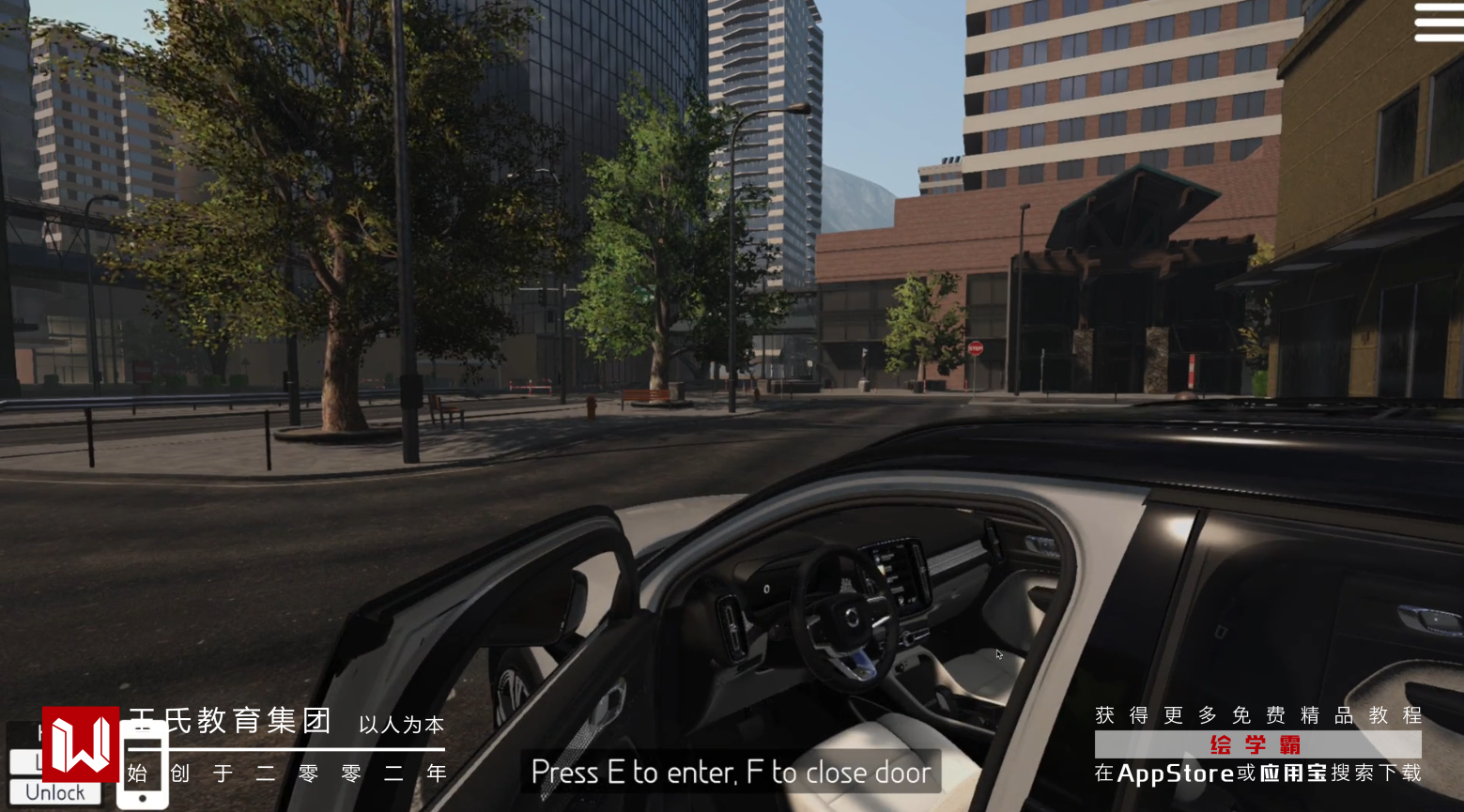This screenshot has height=812, width=1464.
Task: Open the hamburger menu
Action: click(x=1438, y=23)
